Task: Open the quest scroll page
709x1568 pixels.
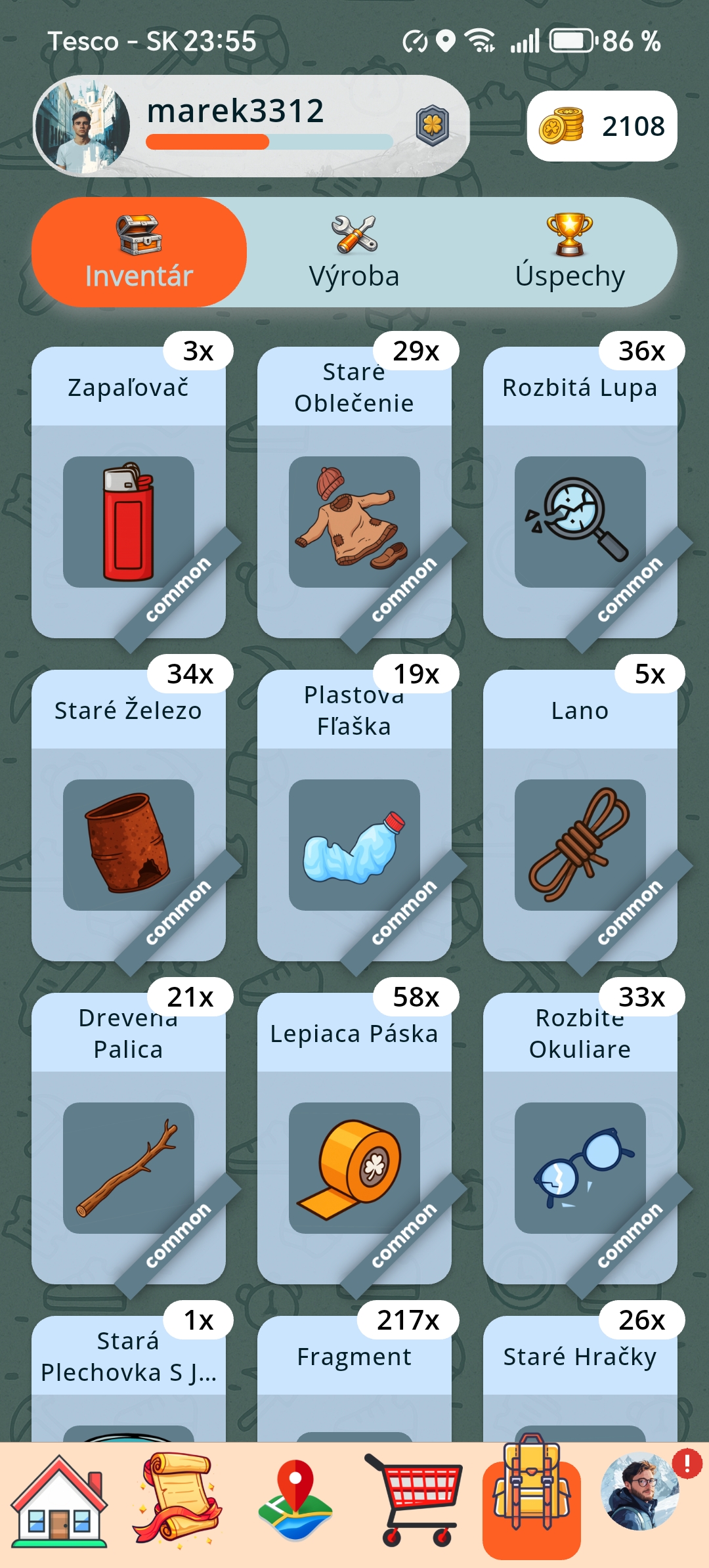Action: pyautogui.click(x=177, y=1502)
